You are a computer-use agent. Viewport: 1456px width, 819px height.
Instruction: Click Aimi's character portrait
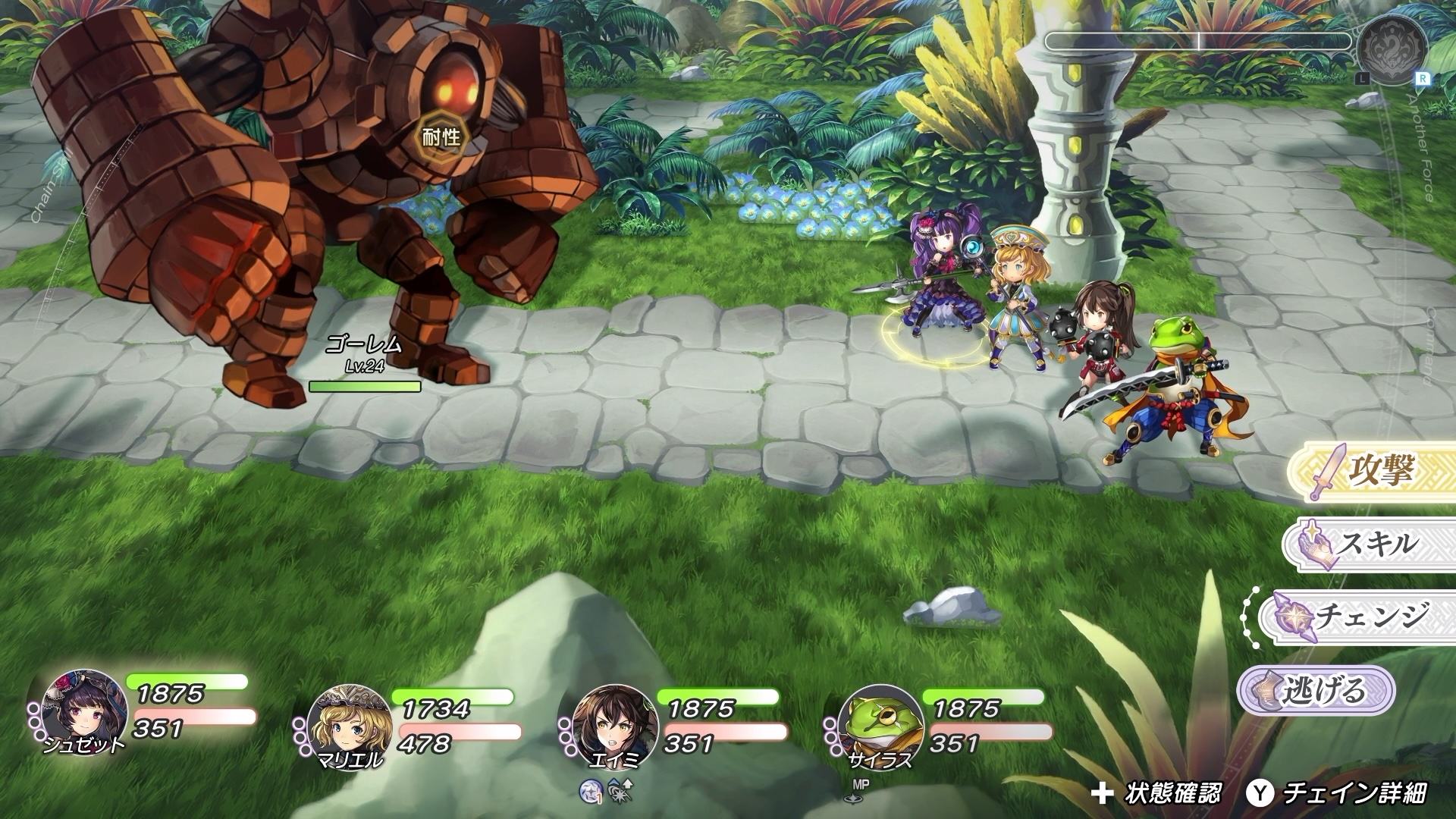[613, 725]
